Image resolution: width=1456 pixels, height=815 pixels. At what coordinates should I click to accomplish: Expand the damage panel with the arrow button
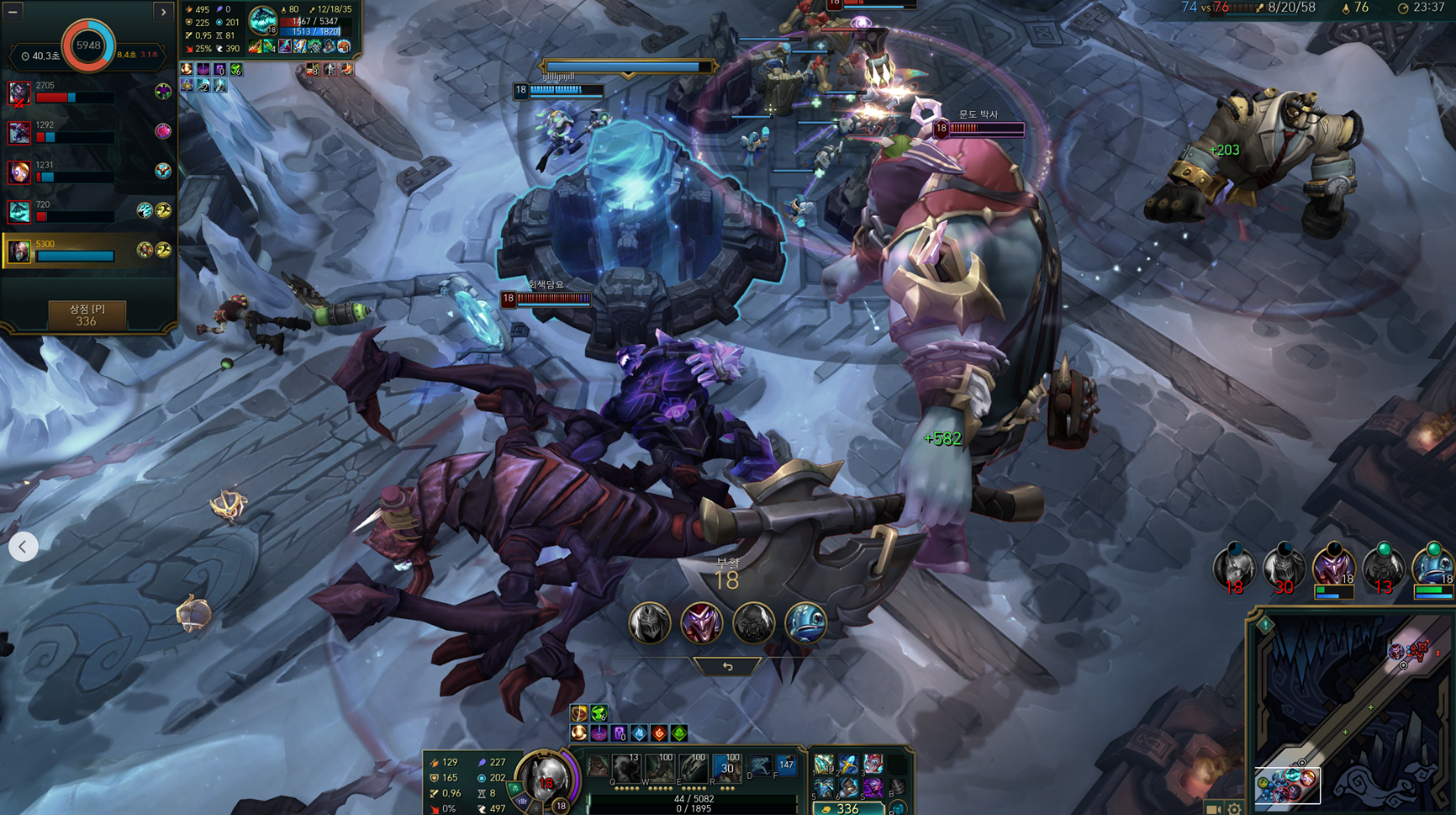pyautogui.click(x=164, y=12)
